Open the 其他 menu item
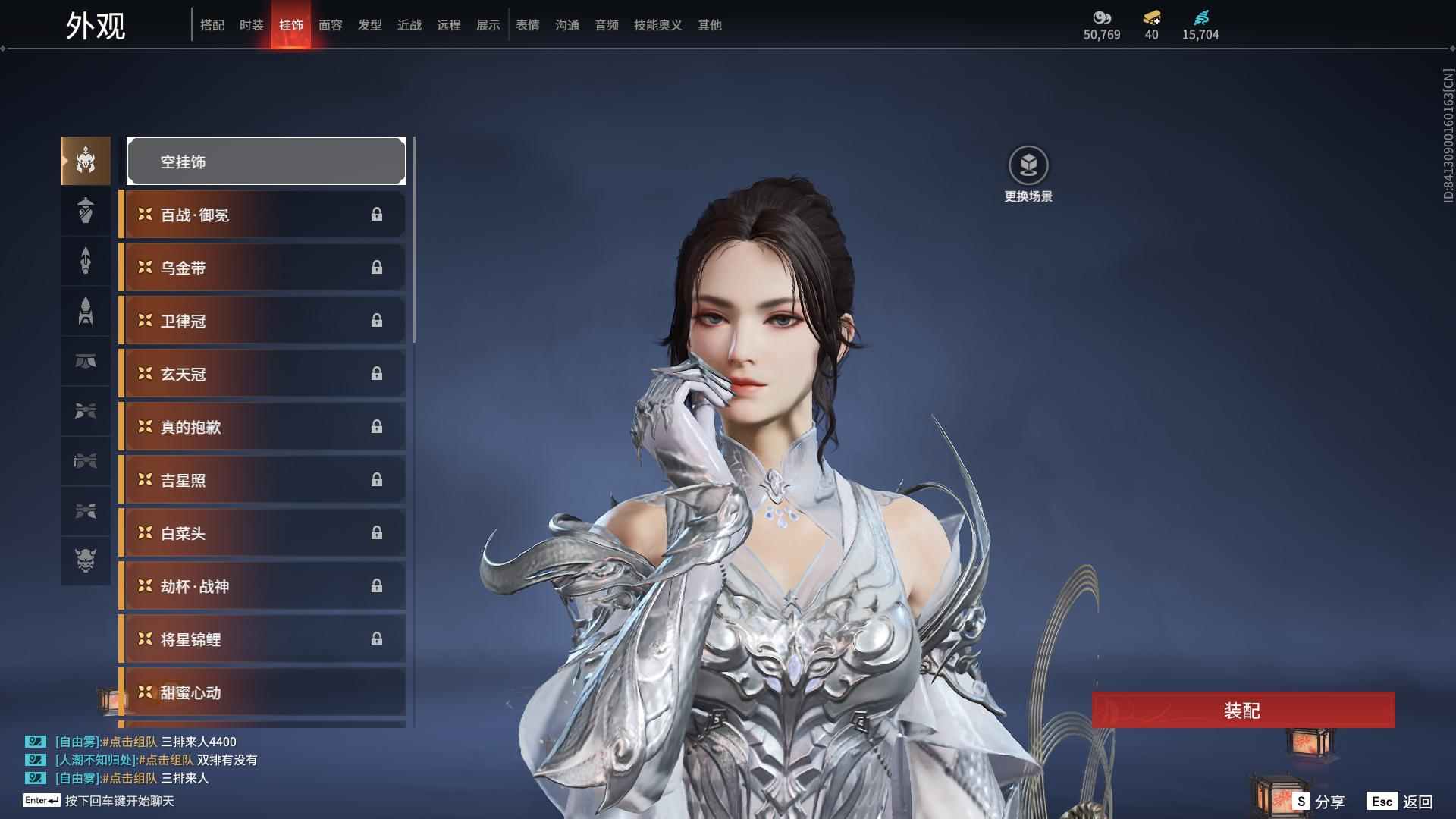Viewport: 1456px width, 819px height. tap(708, 24)
